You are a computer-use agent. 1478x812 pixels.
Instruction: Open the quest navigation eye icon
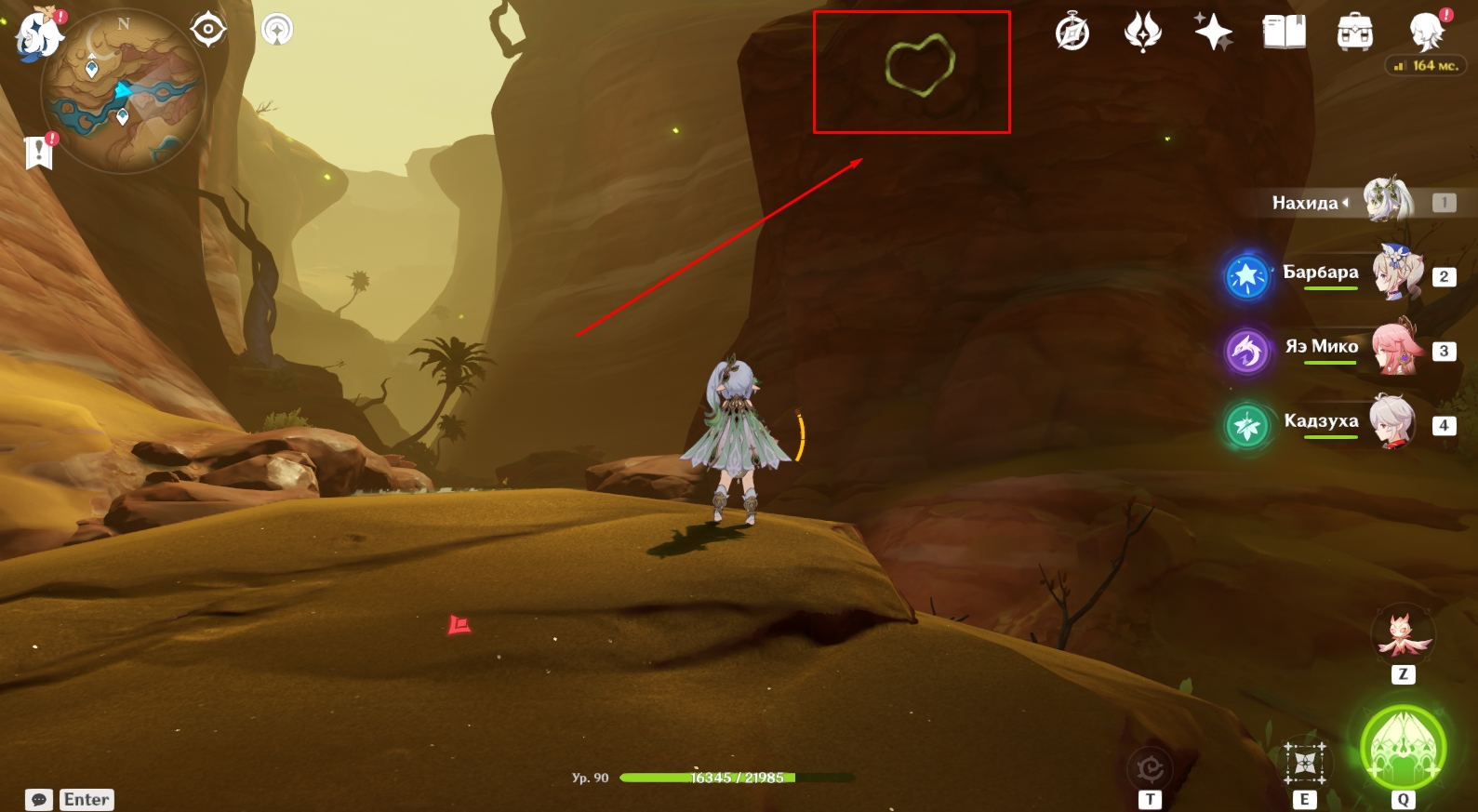[207, 30]
